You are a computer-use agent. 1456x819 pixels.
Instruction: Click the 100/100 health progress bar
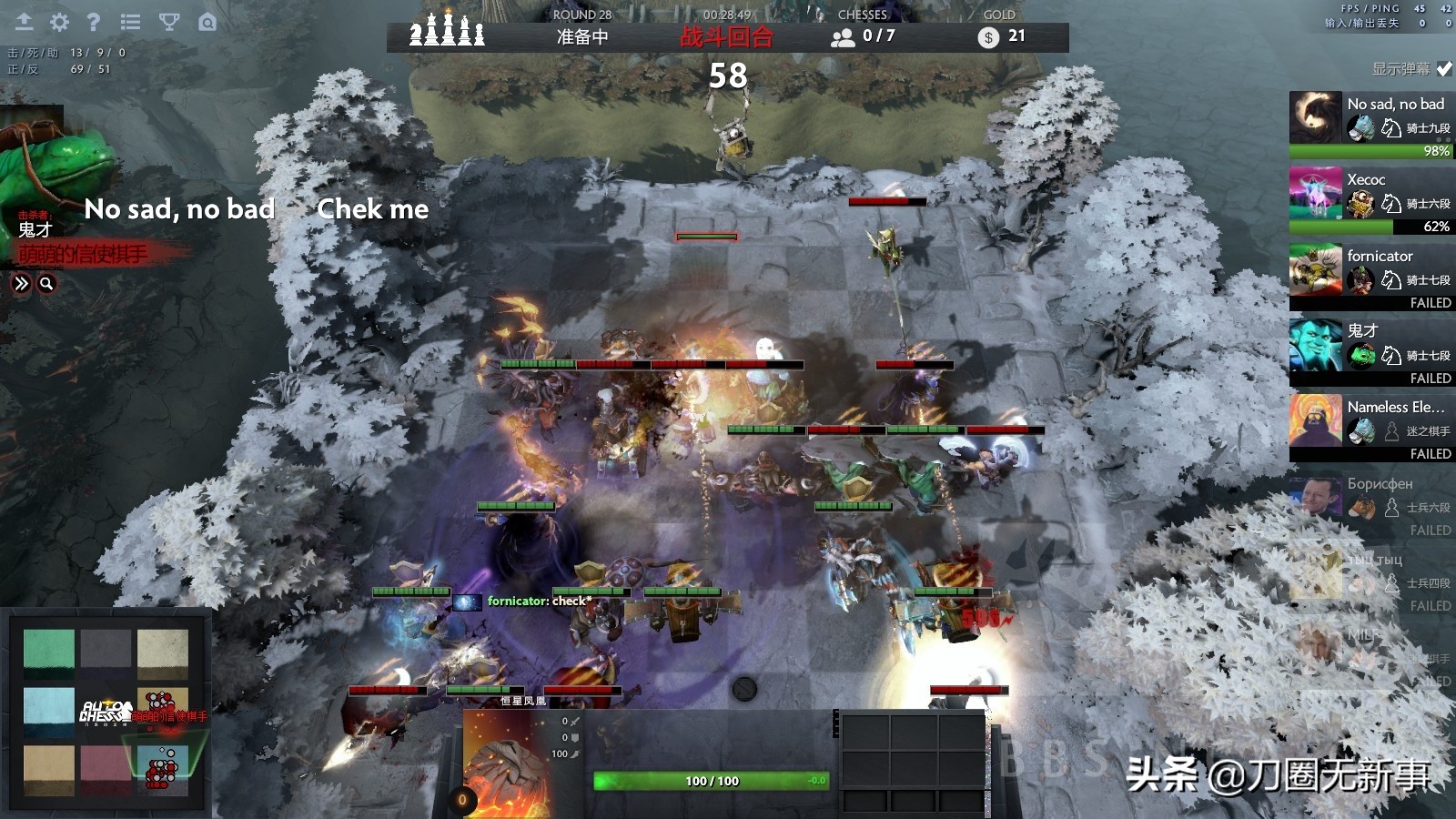[710, 780]
